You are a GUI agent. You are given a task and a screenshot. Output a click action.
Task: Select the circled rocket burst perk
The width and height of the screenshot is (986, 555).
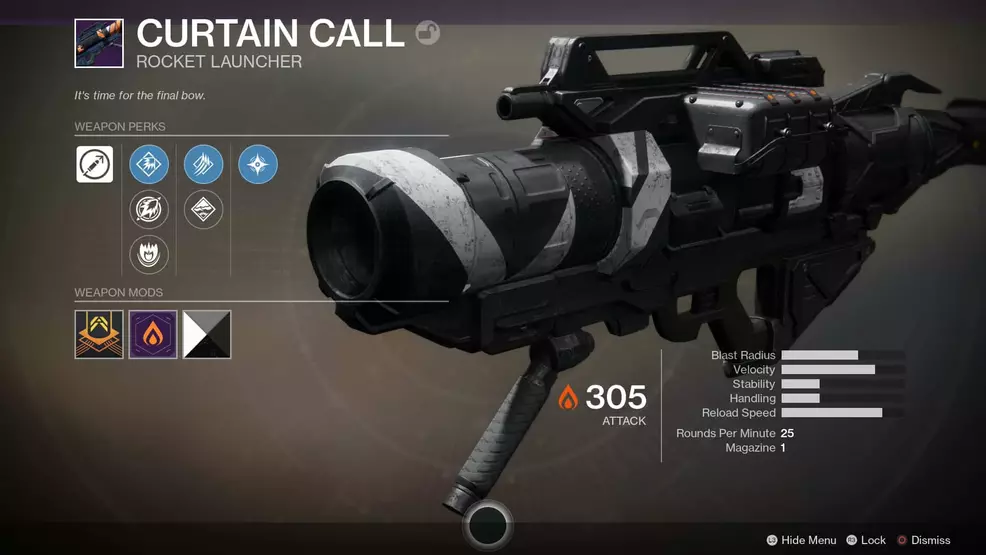click(x=149, y=210)
